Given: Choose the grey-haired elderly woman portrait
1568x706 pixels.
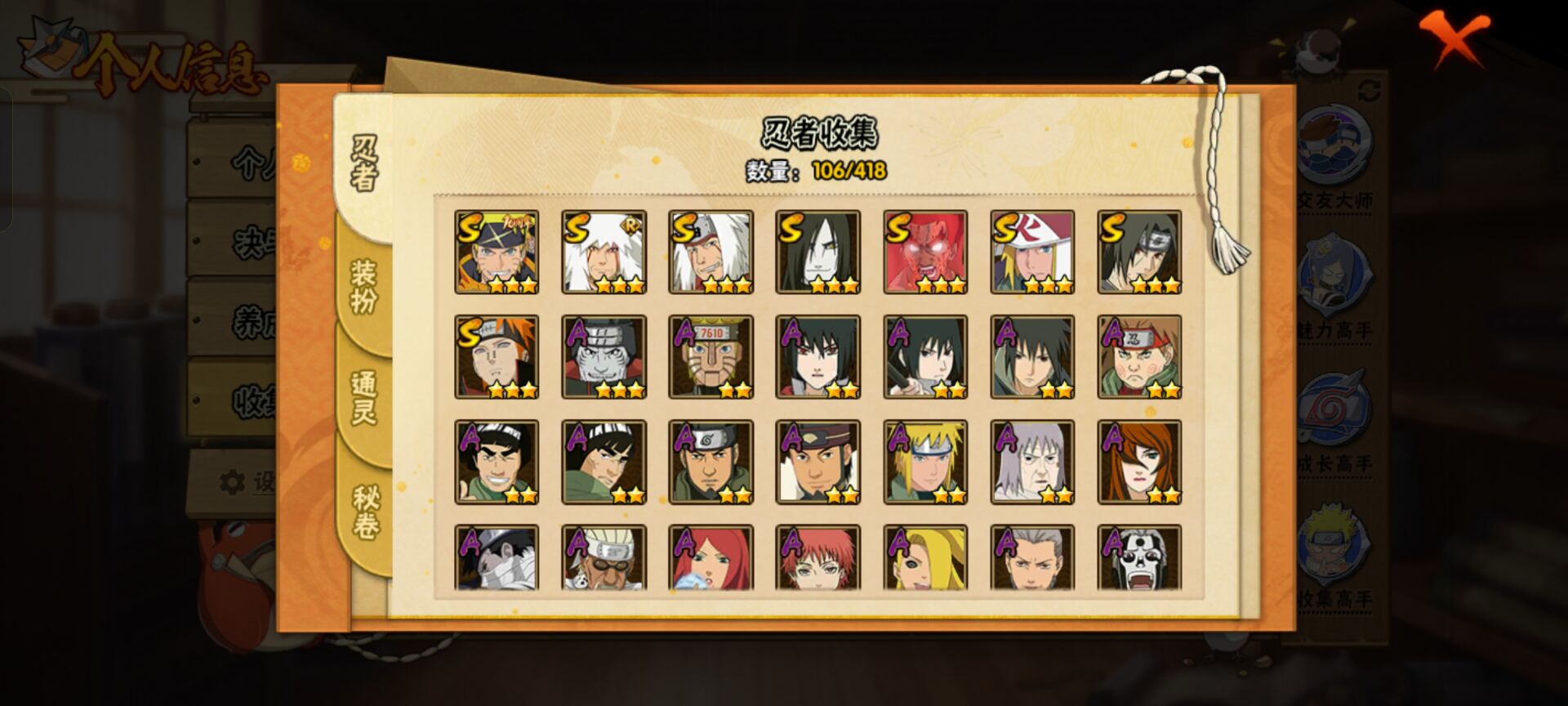Looking at the screenshot, I should [x=1032, y=462].
